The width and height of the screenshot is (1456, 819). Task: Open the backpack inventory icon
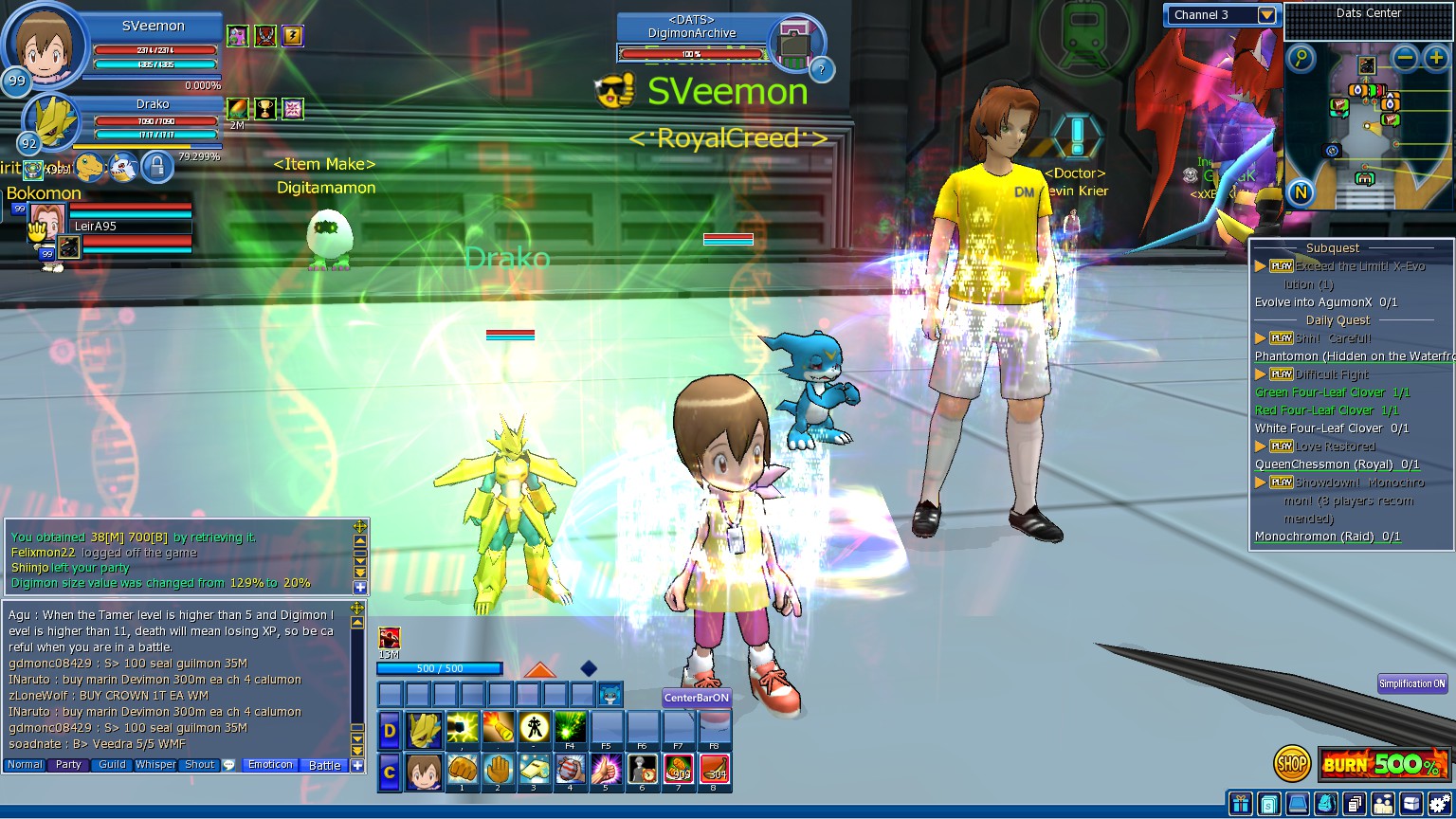[1325, 804]
